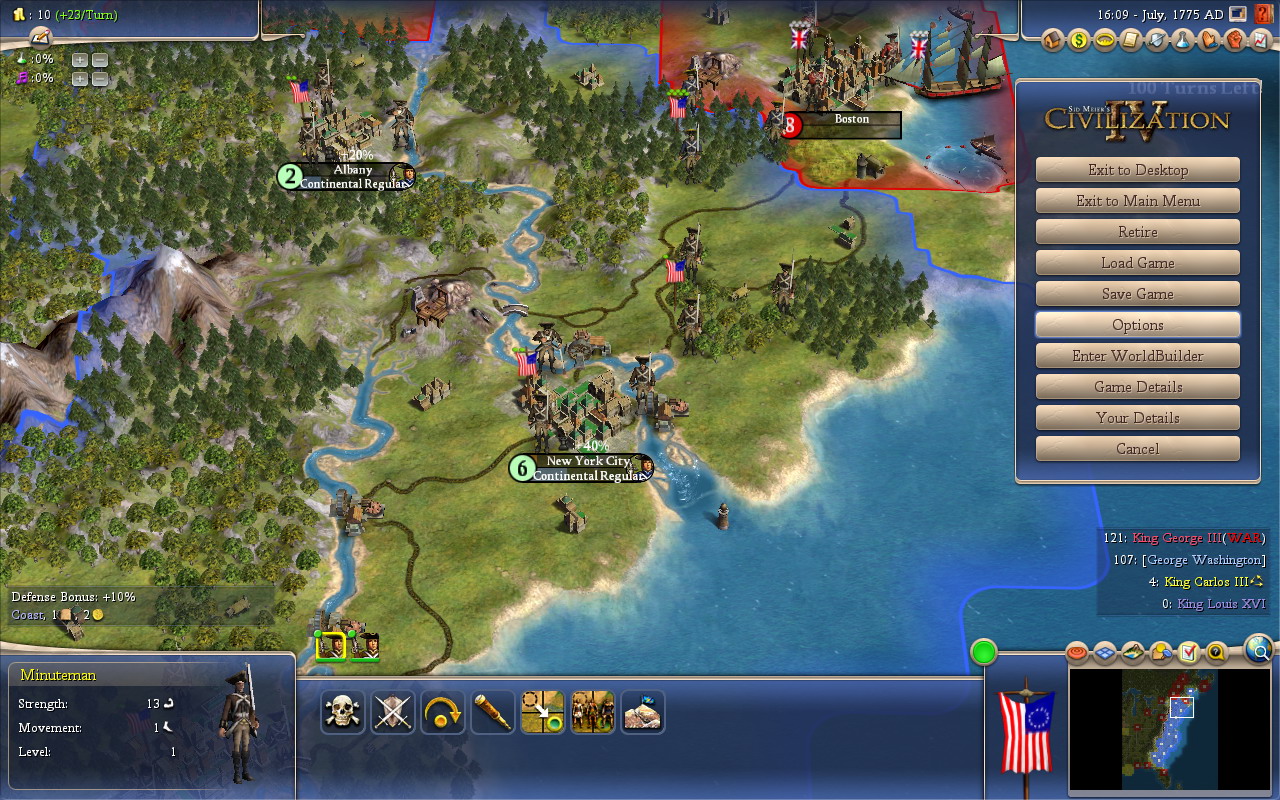Image resolution: width=1280 pixels, height=800 pixels.
Task: Choose Exit to Desktop
Action: pos(1137,170)
